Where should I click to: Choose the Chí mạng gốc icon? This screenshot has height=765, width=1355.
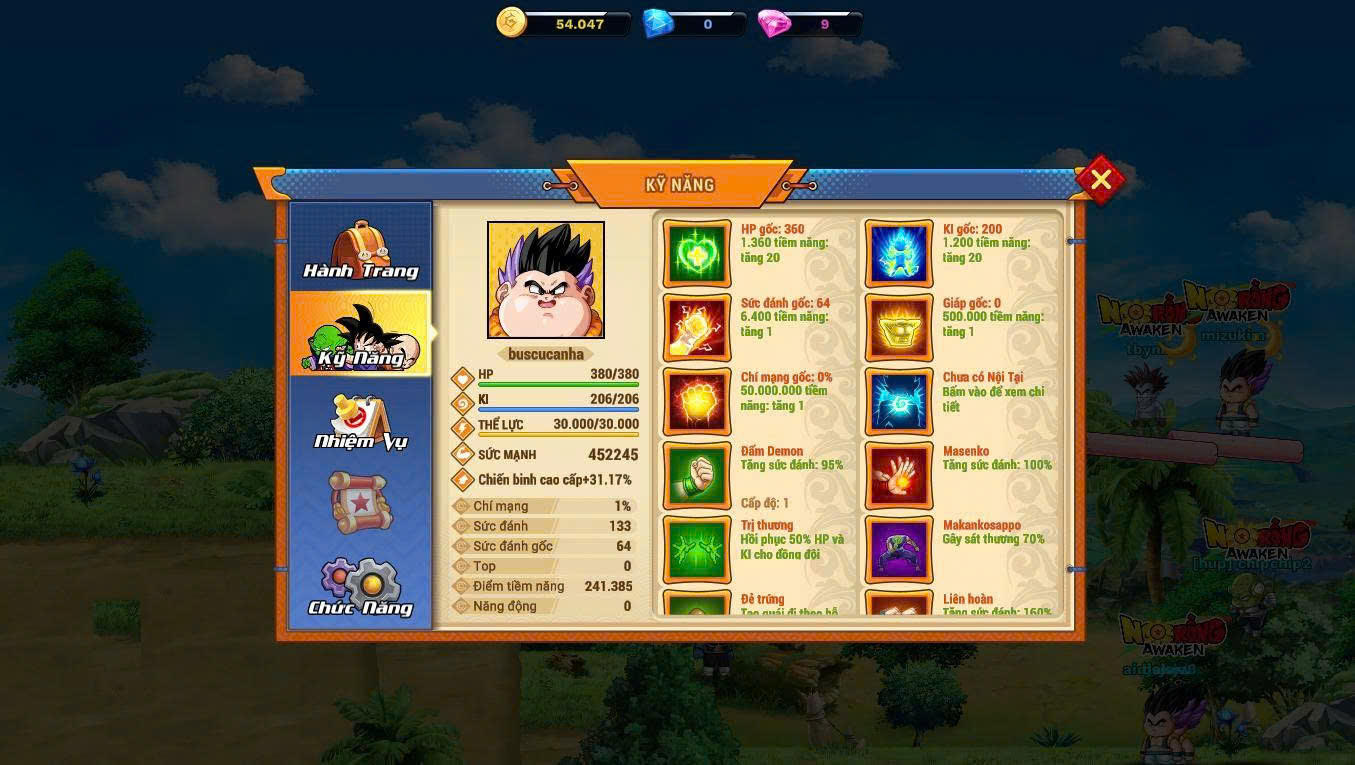[x=697, y=402]
